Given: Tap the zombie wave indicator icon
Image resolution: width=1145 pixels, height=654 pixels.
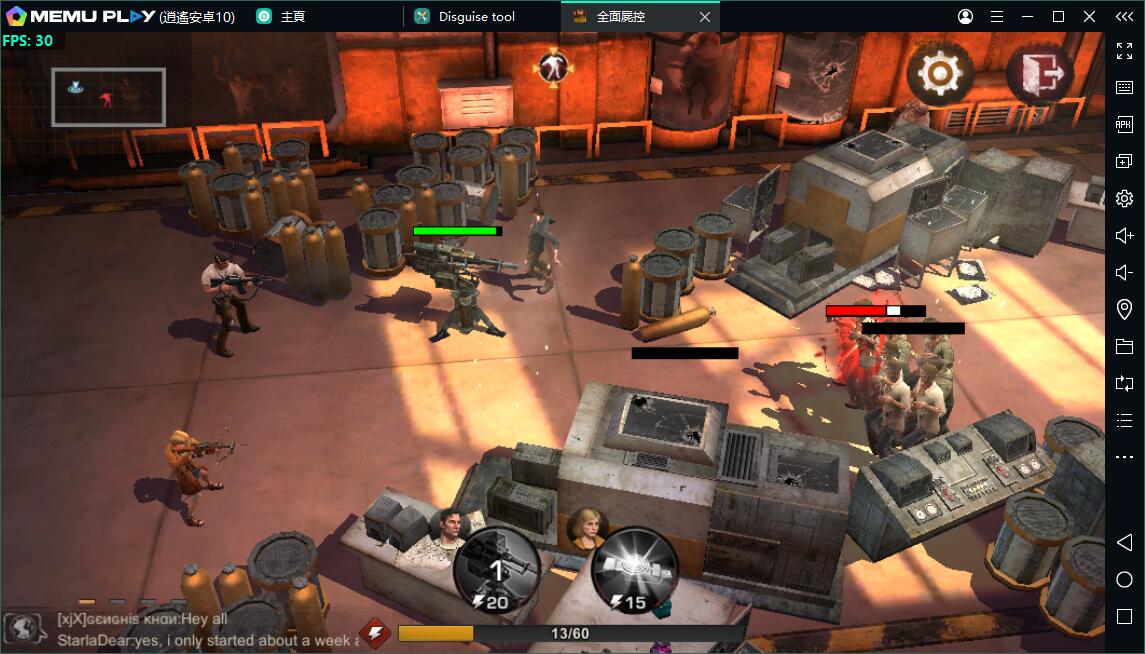Looking at the screenshot, I should point(551,67).
